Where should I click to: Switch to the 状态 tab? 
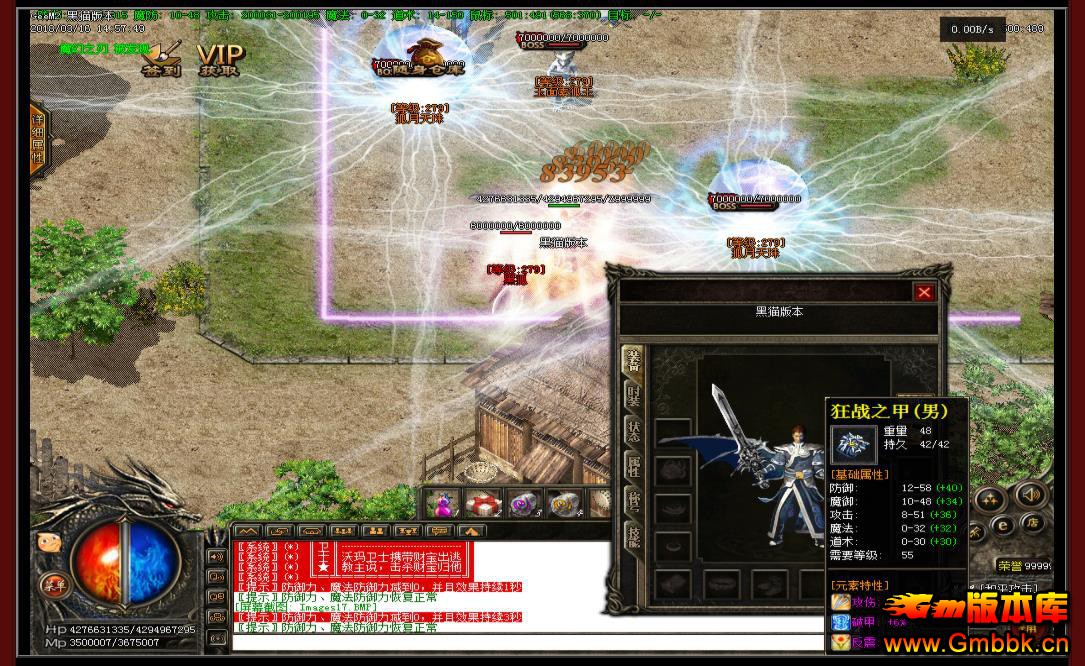[633, 429]
